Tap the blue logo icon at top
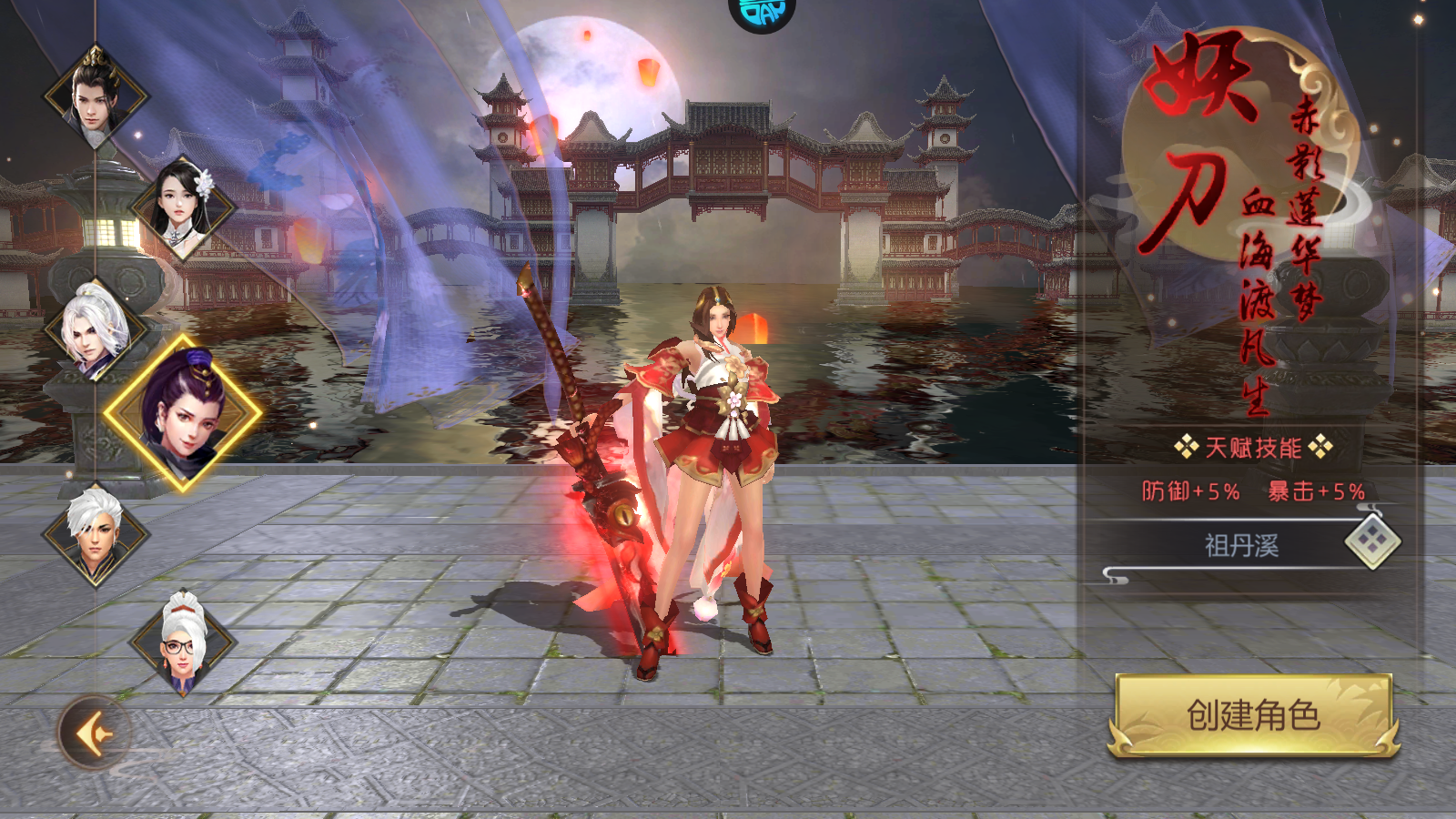This screenshot has width=1456, height=819. [x=762, y=14]
